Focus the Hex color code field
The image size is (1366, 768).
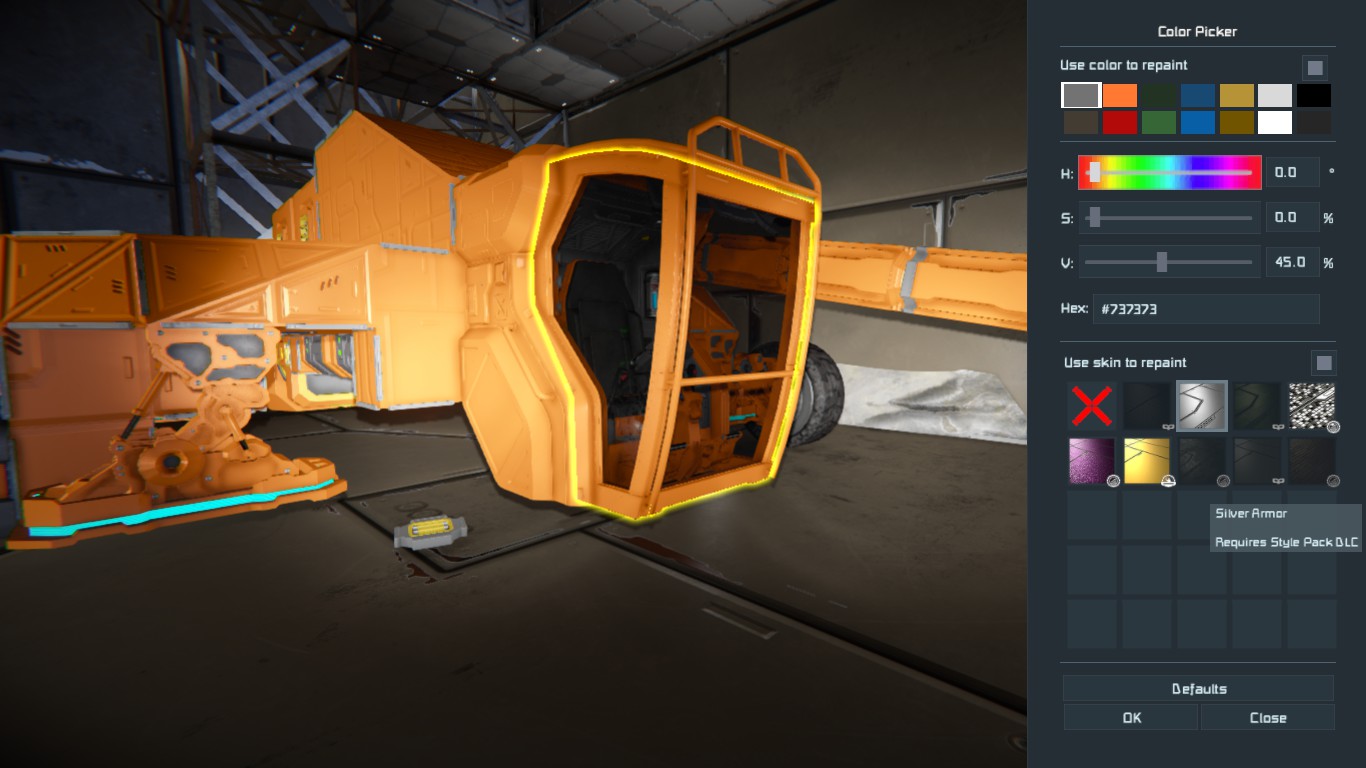point(1206,309)
